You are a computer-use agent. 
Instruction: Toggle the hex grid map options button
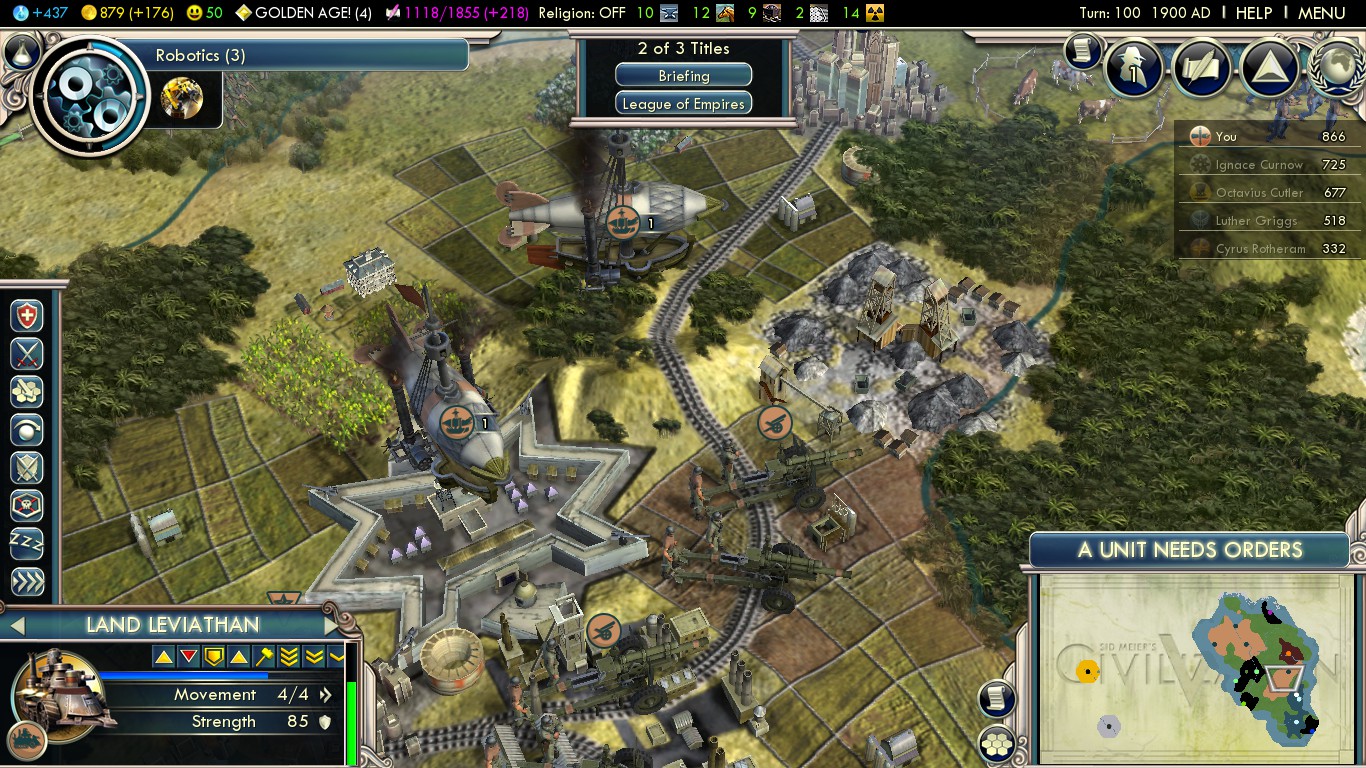(997, 743)
